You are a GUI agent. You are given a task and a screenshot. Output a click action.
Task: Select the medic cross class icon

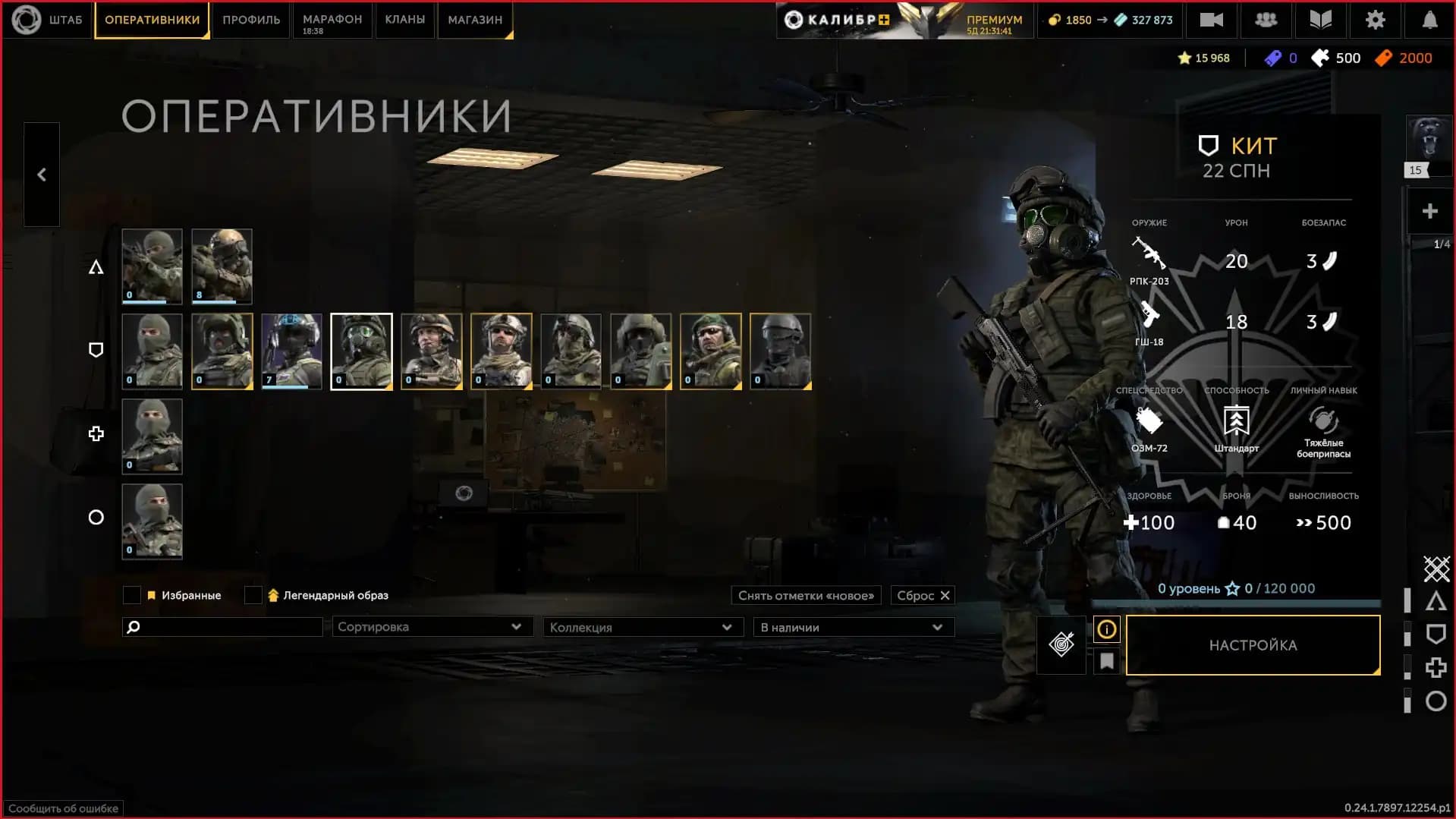tap(96, 433)
